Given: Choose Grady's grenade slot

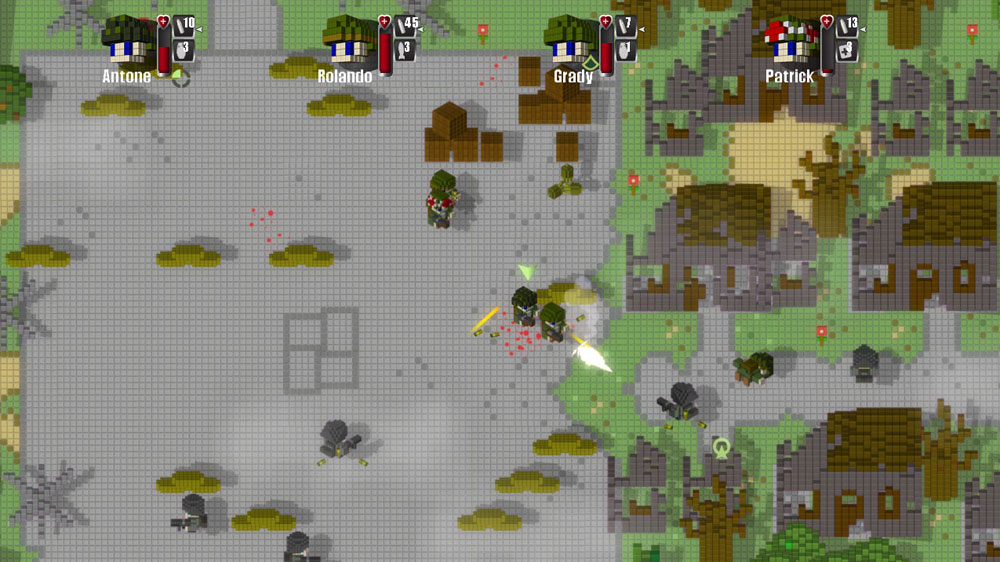Looking at the screenshot, I should pos(626,50).
